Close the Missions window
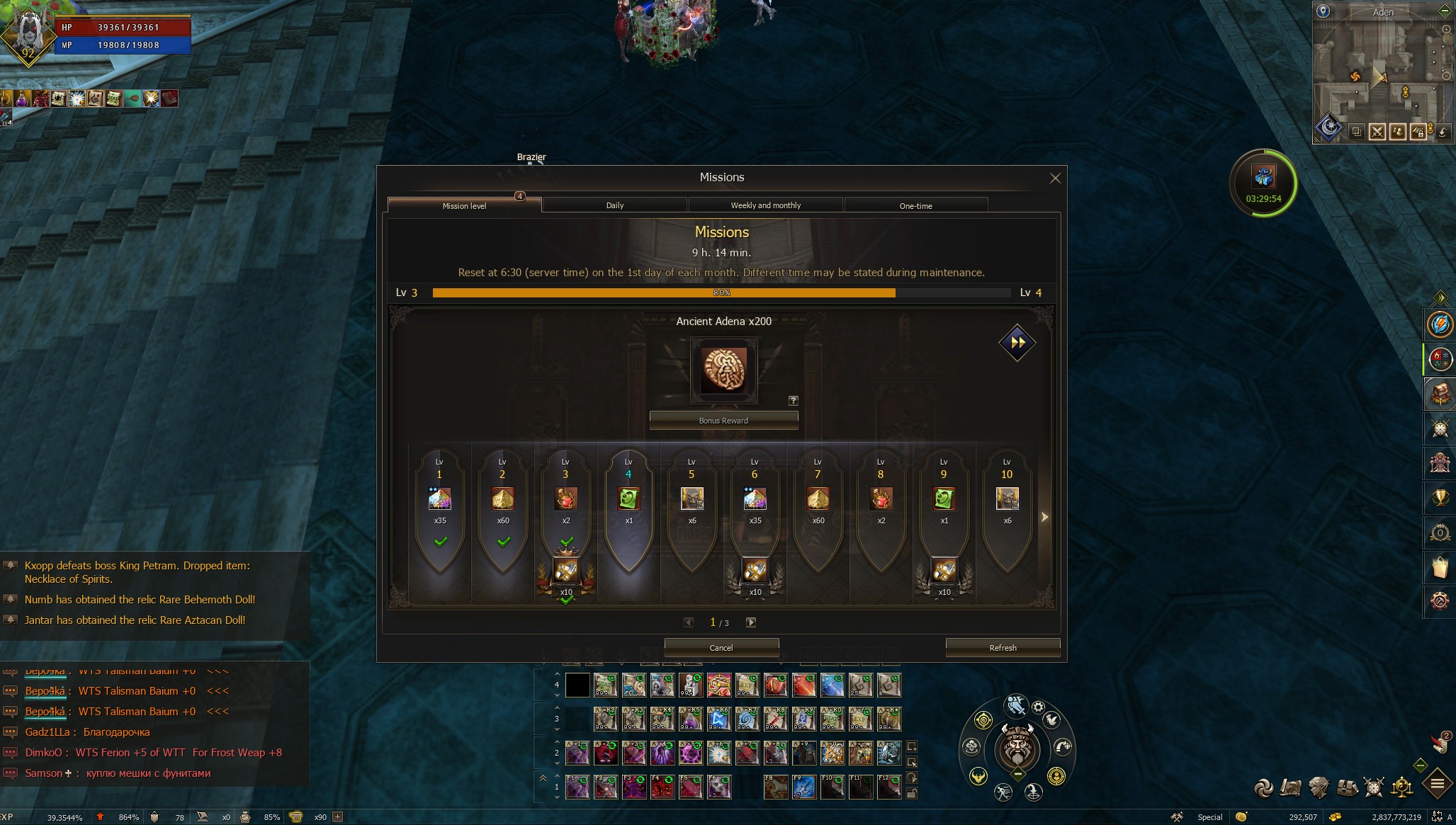 (1055, 178)
